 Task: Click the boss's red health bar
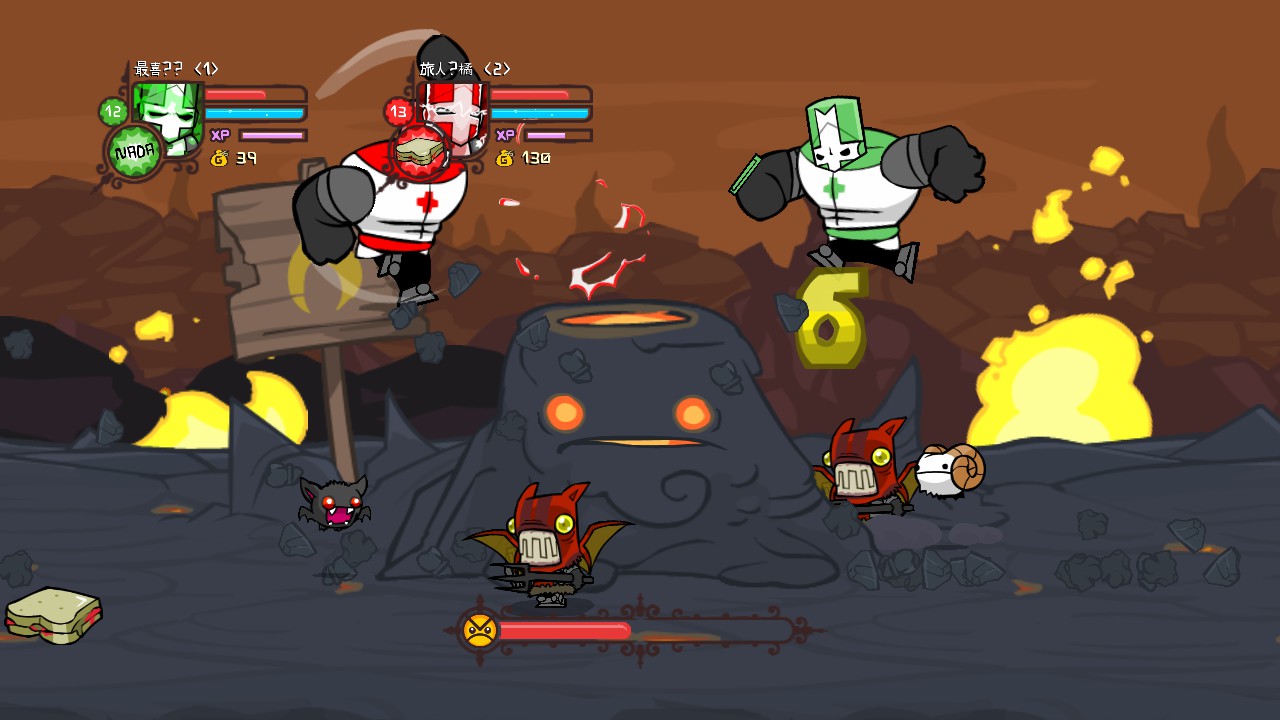point(565,630)
